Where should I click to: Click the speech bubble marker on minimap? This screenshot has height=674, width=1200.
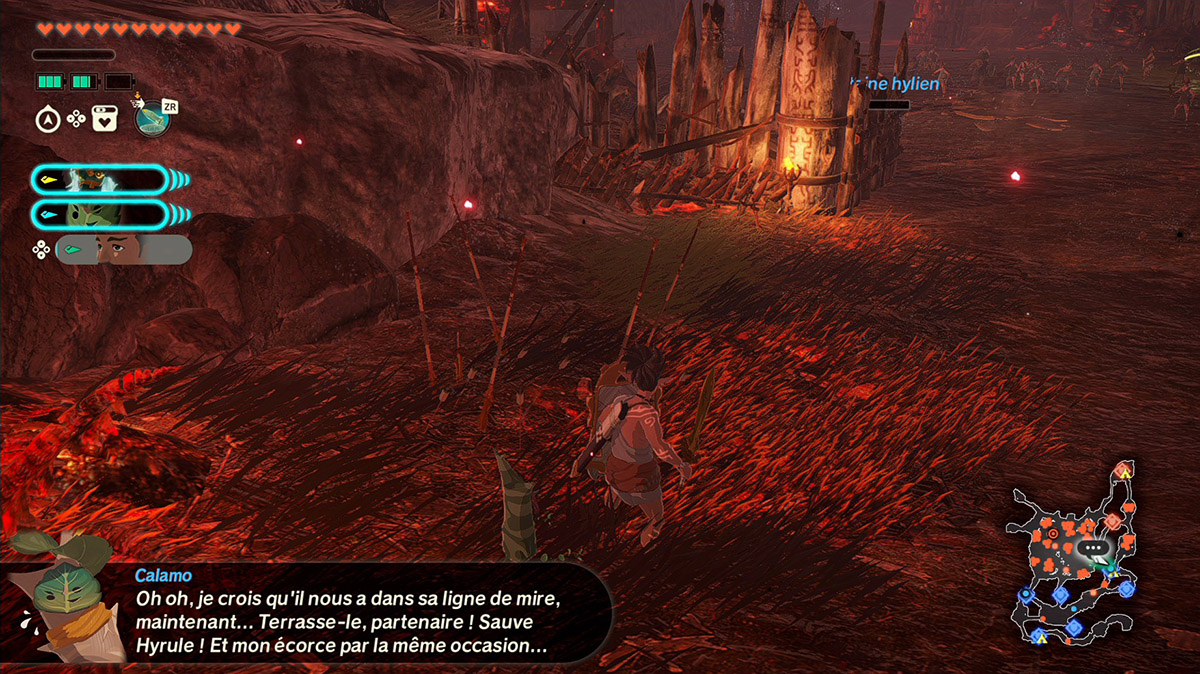coord(1094,548)
